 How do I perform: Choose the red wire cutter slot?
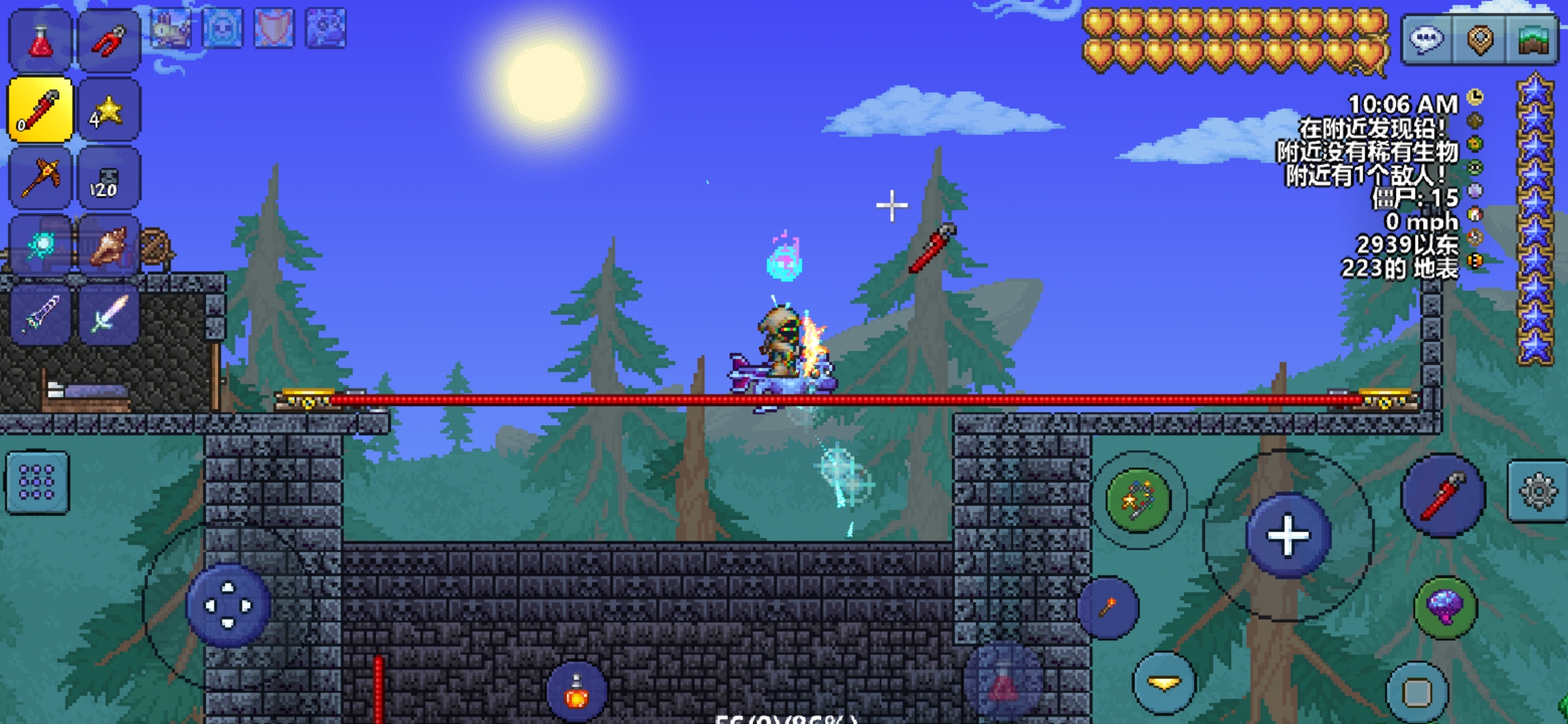(x=109, y=40)
